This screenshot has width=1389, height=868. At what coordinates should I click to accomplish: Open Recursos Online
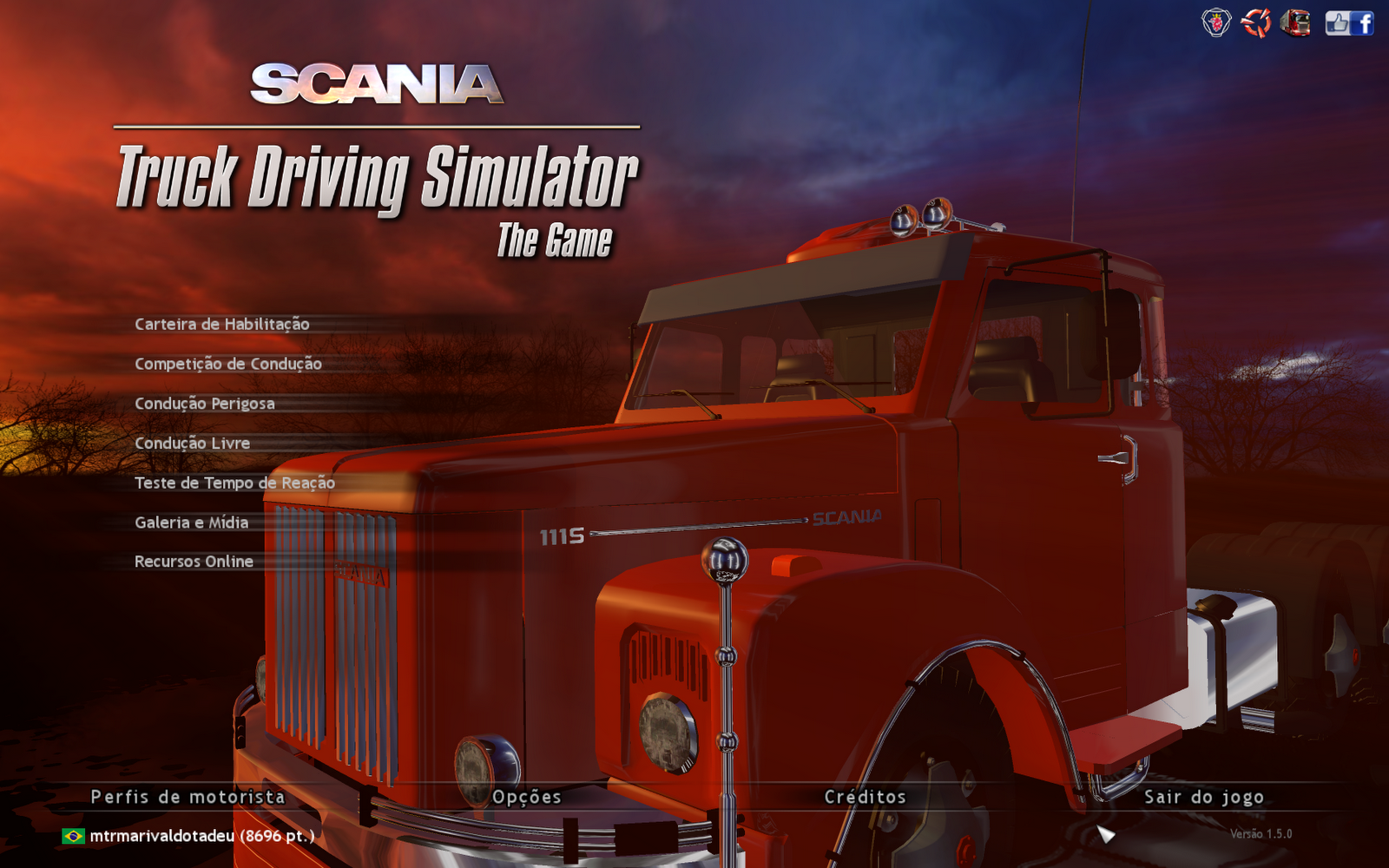coord(193,562)
